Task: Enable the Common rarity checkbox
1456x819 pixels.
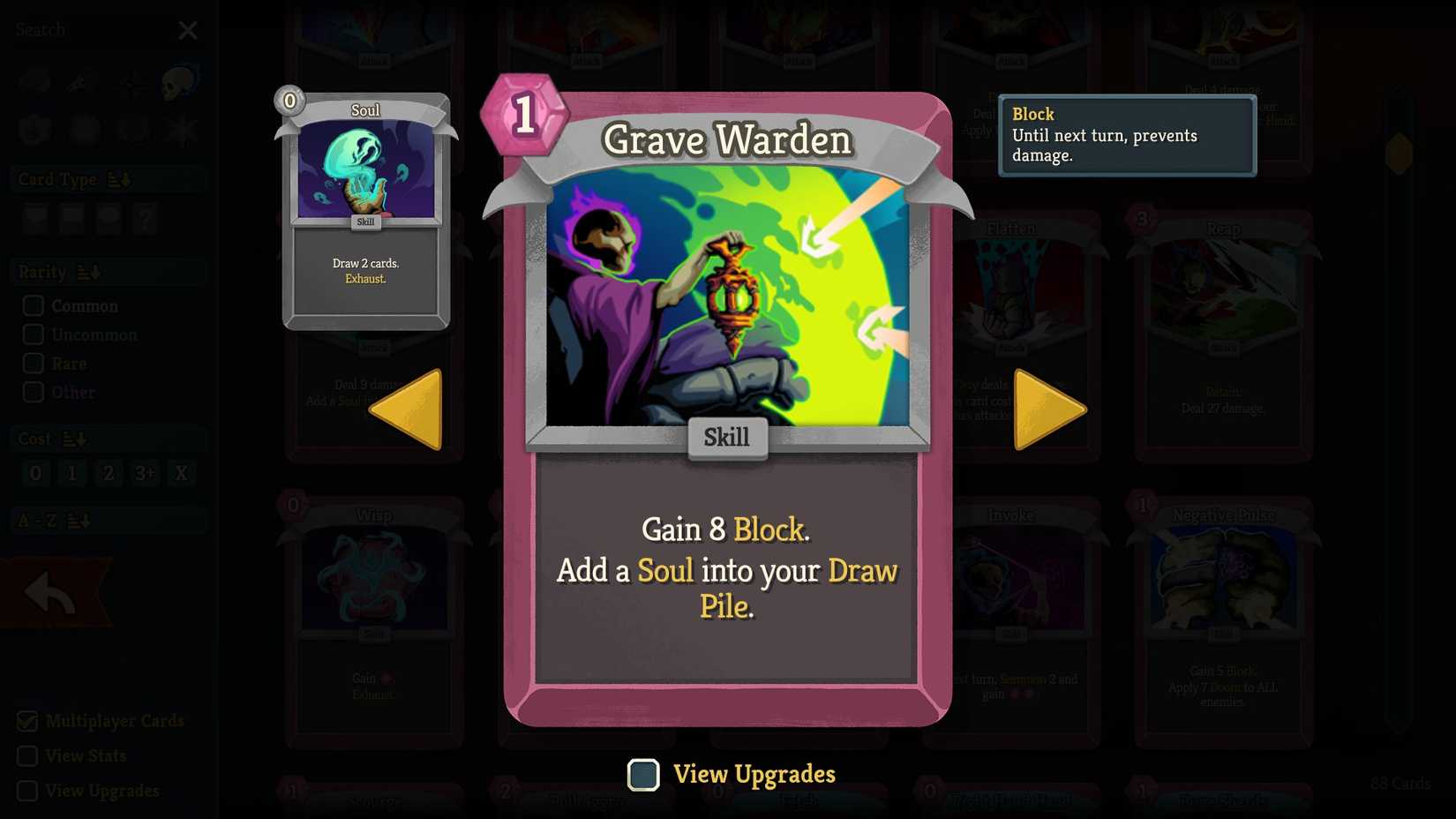Action: (x=34, y=305)
